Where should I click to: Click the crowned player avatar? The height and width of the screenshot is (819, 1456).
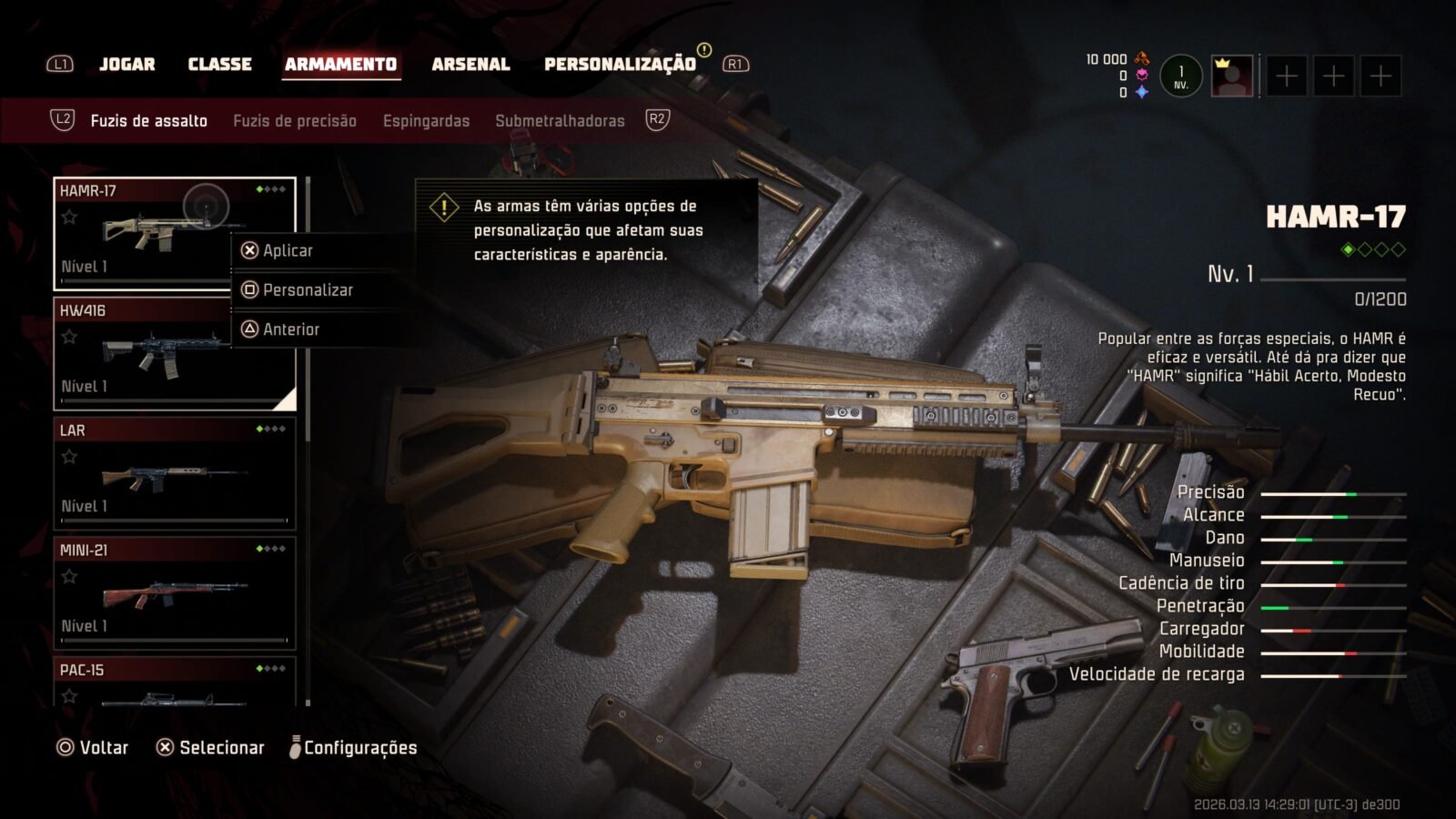(x=1232, y=76)
